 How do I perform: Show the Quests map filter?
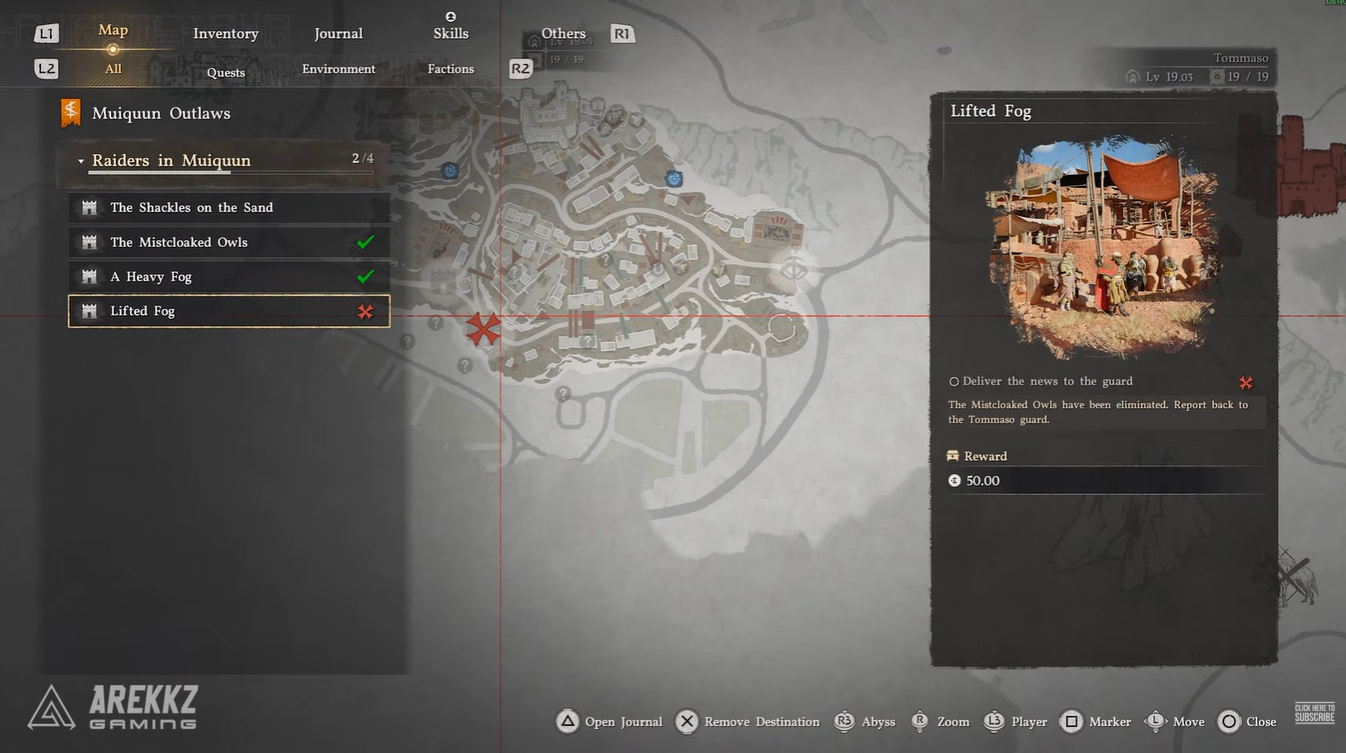pos(226,72)
